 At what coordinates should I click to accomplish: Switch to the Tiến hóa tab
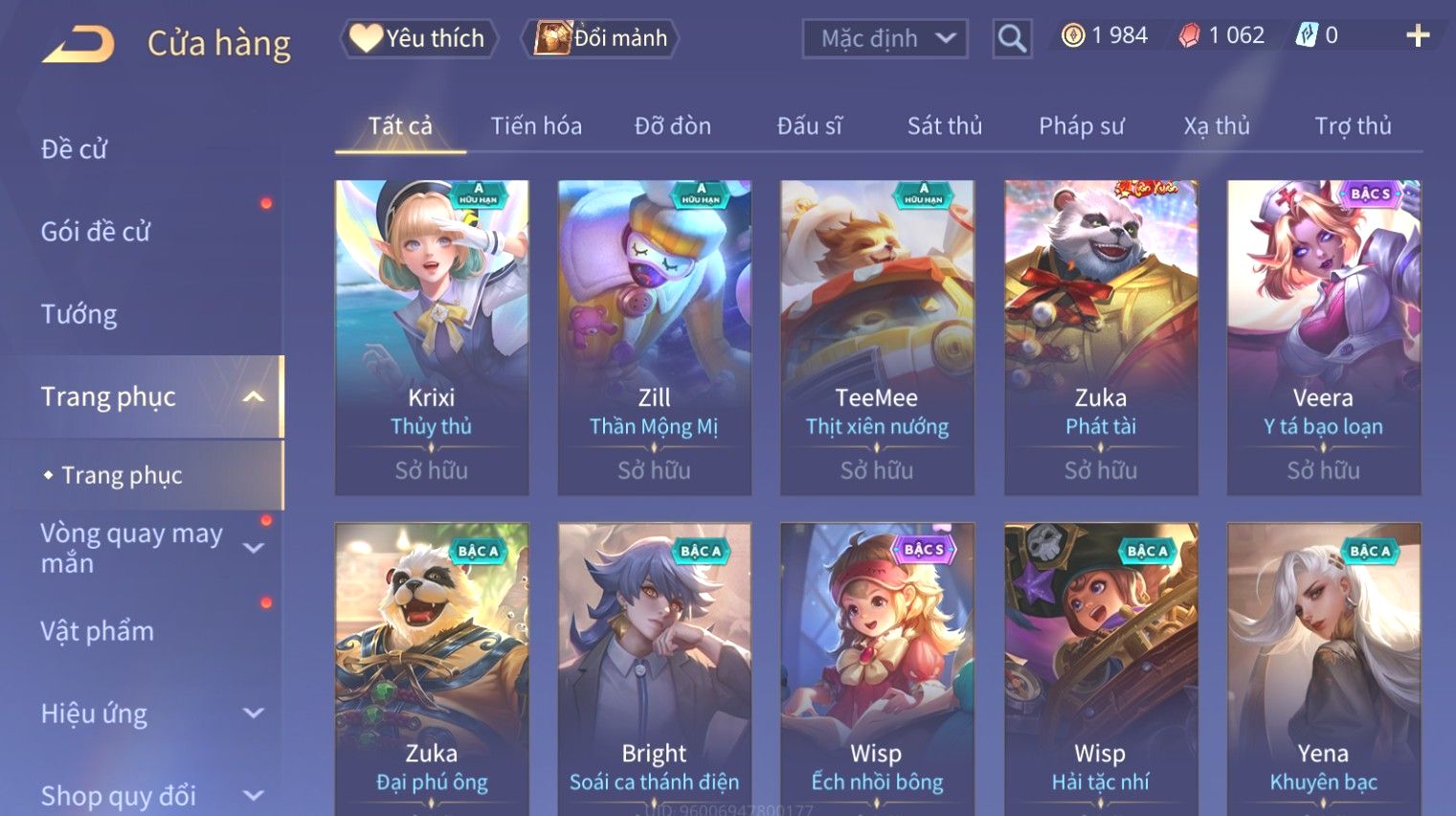(536, 125)
